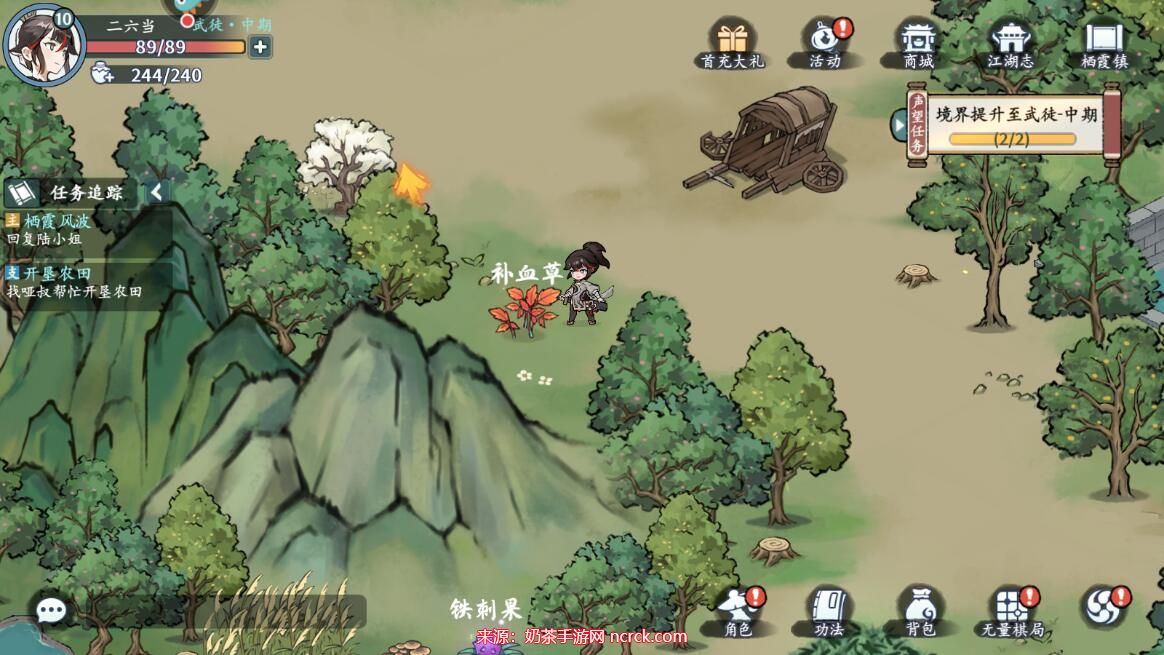The height and width of the screenshot is (655, 1164).
Task: Open the 角色 character menu
Action: 738,612
